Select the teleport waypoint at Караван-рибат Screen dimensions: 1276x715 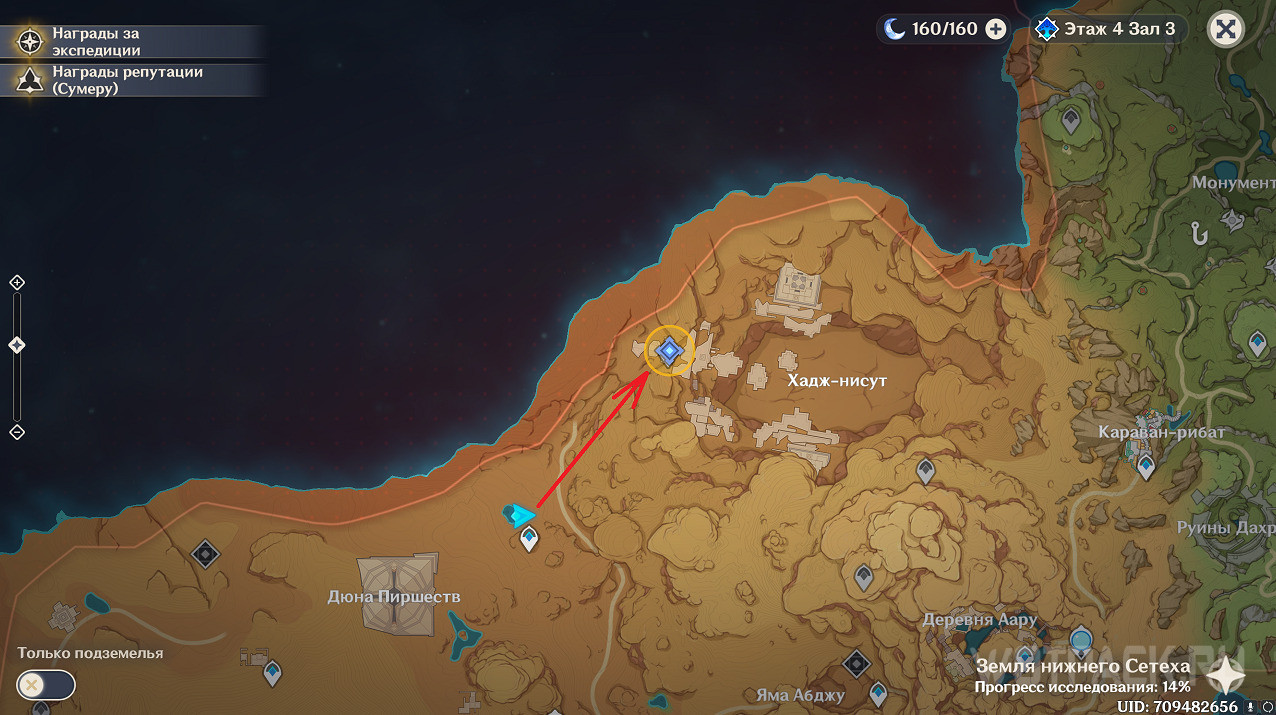[x=1146, y=465]
